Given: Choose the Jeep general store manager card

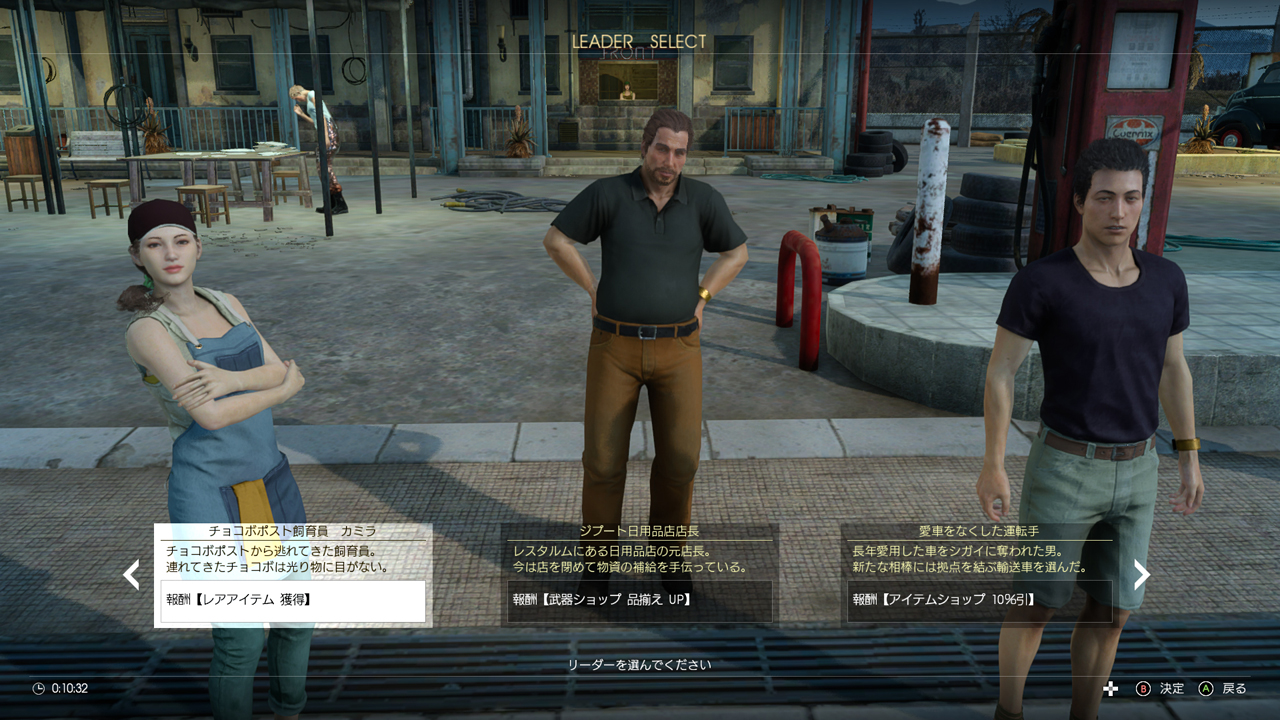Looking at the screenshot, I should click(639, 575).
